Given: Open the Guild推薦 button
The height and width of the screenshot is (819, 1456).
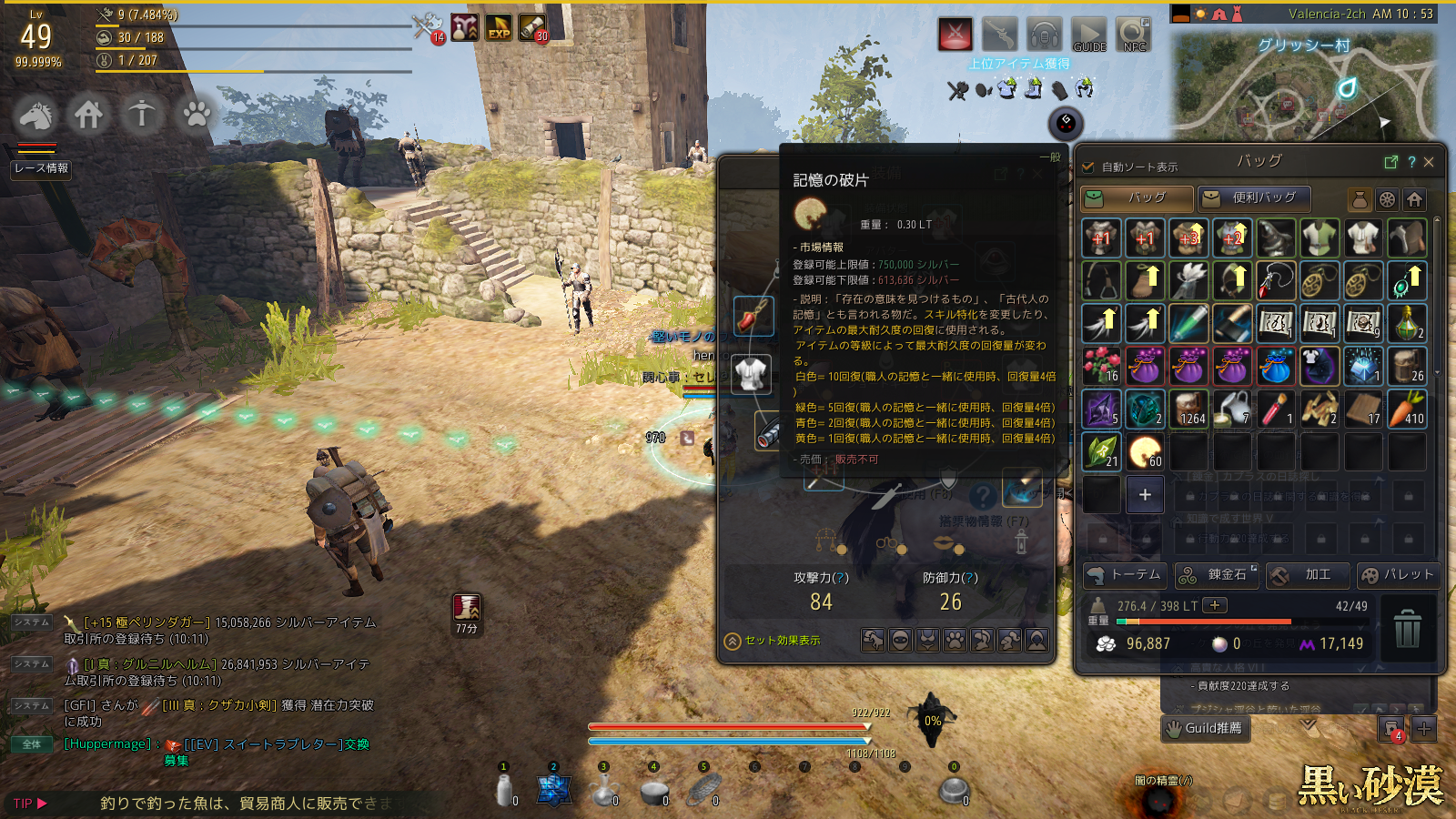Looking at the screenshot, I should pos(1205,728).
